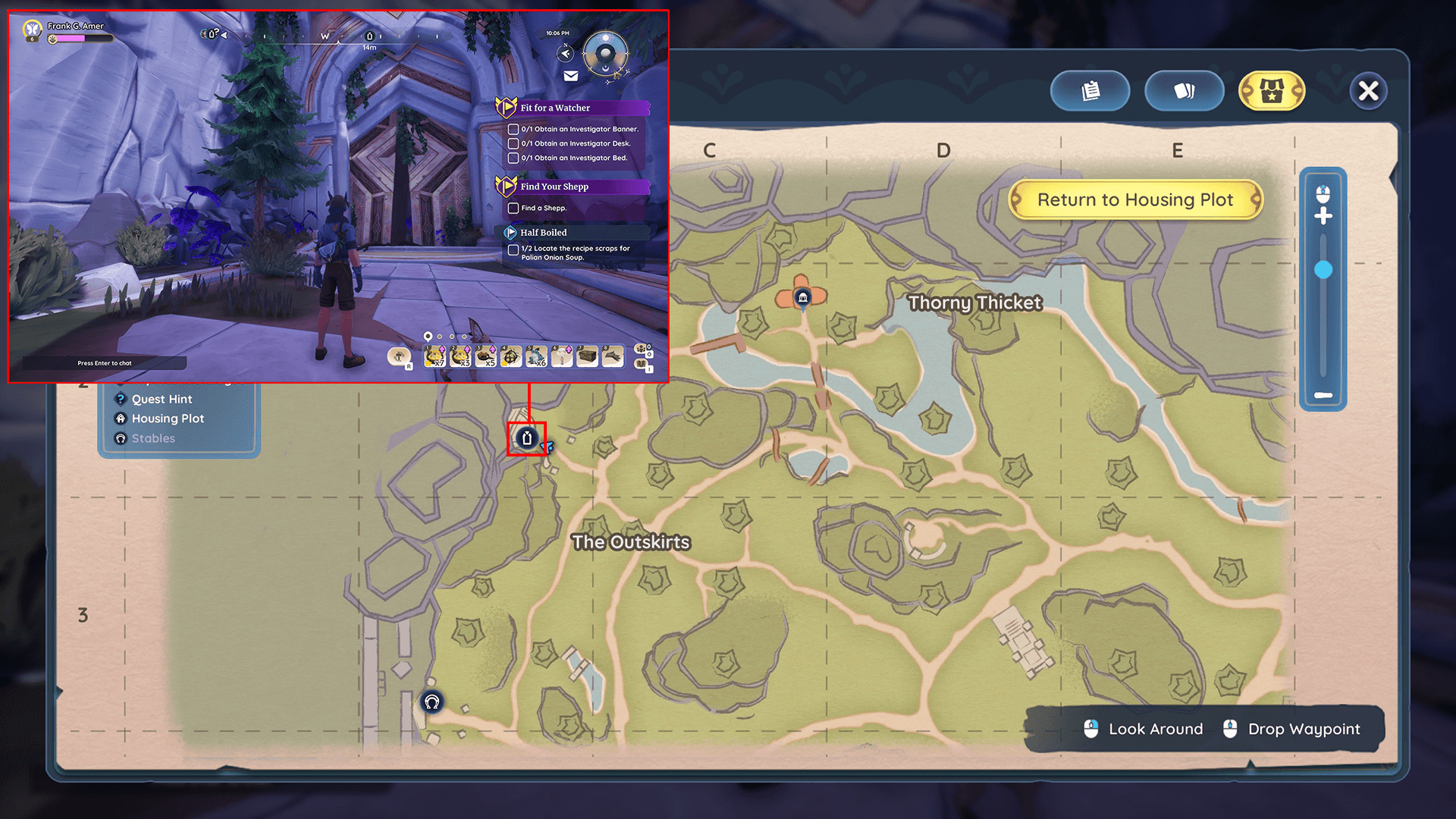Click the Stables icon in the map legend
The image size is (1456, 819).
pos(121,438)
